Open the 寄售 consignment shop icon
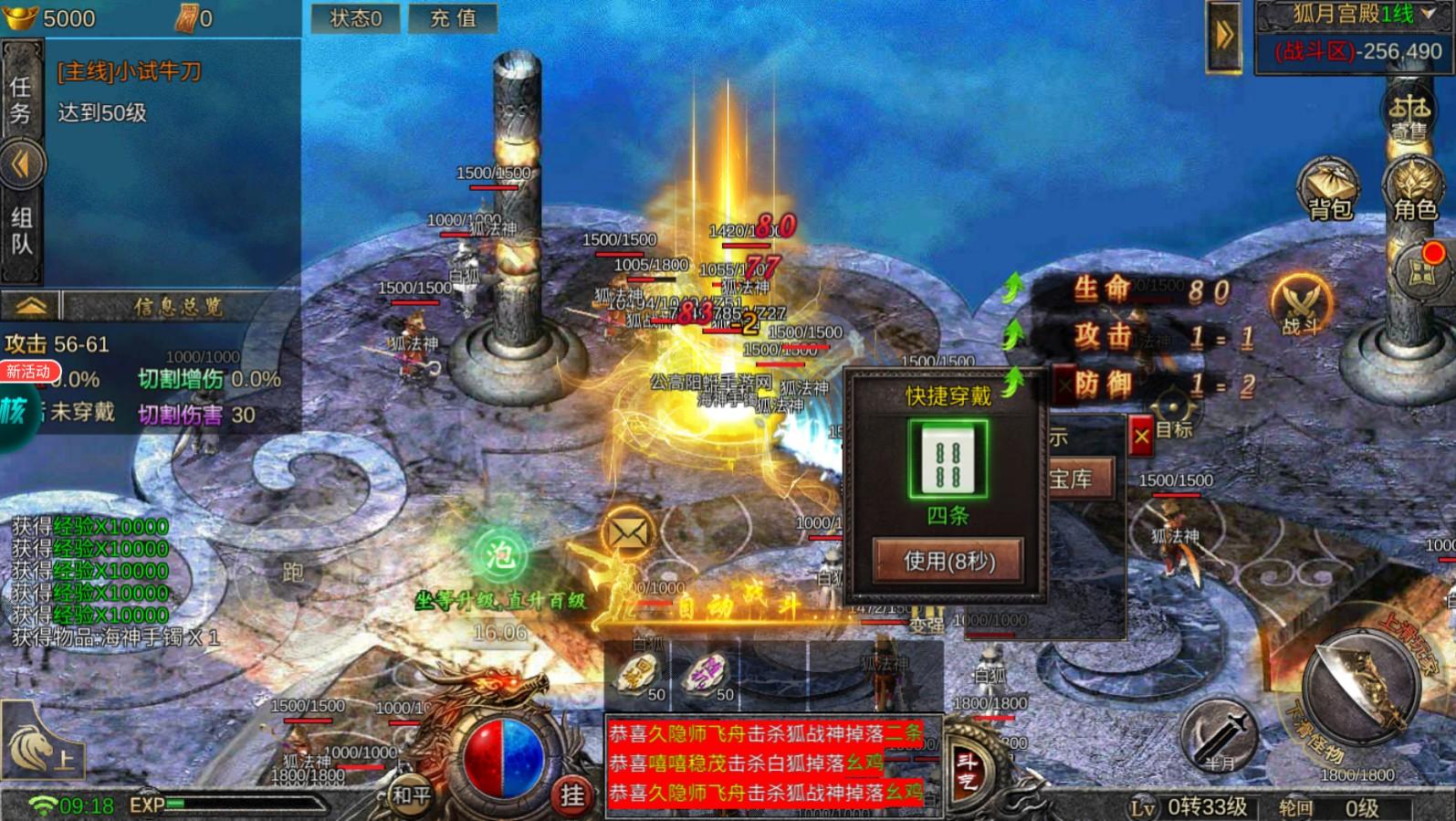Viewport: 1456px width, 821px height. coord(1409,114)
